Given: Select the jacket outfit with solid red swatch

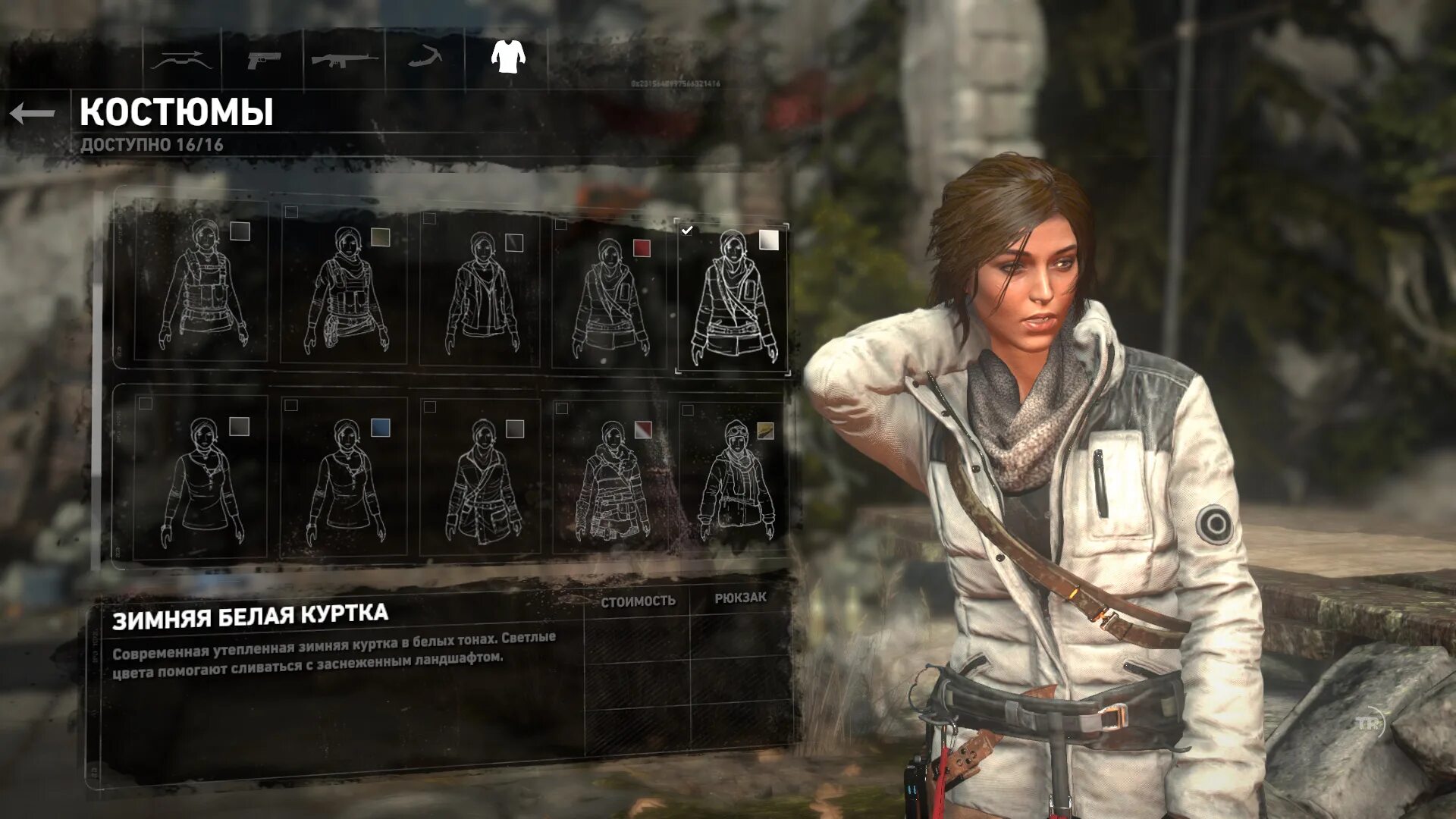Looking at the screenshot, I should pyautogui.click(x=611, y=296).
